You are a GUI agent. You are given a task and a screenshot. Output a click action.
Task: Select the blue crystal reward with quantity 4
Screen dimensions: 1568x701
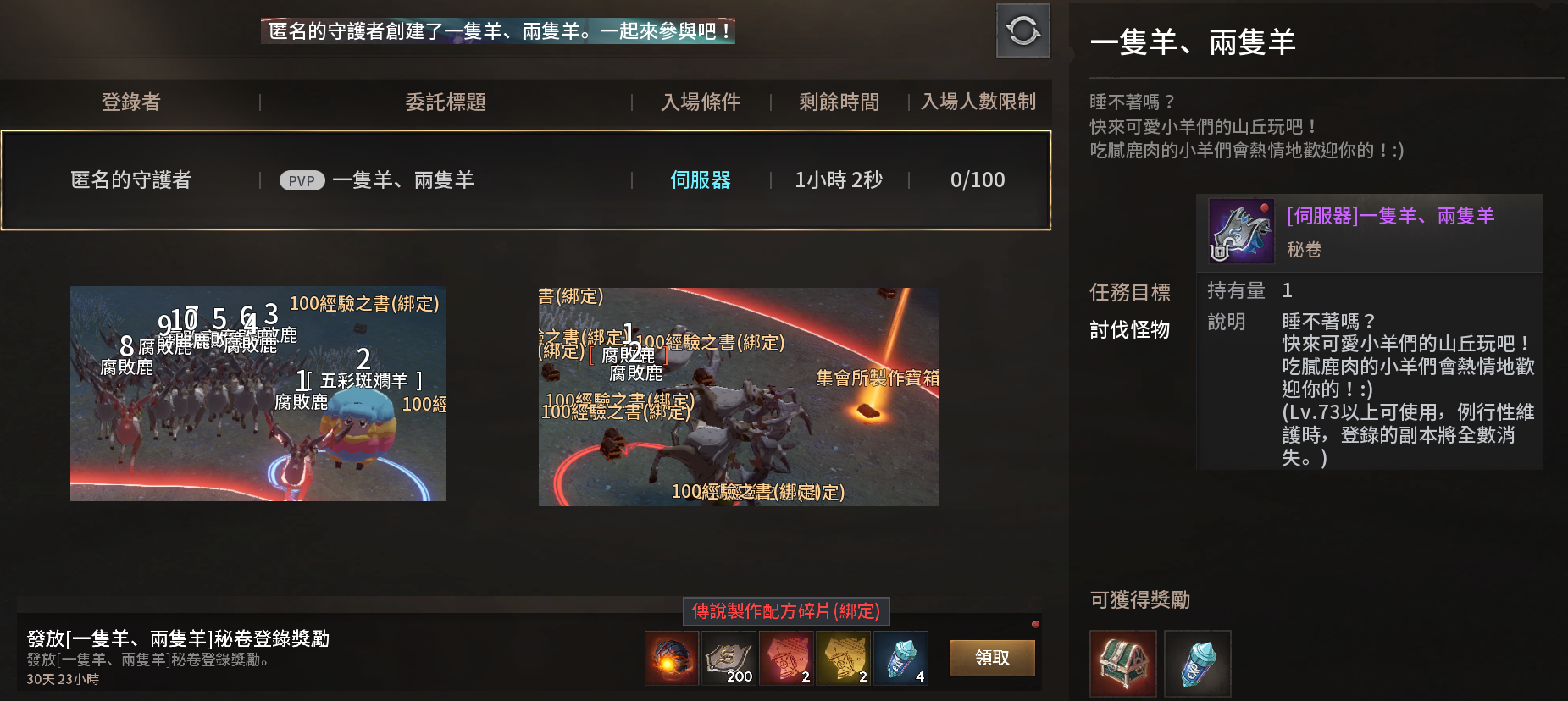(x=900, y=659)
